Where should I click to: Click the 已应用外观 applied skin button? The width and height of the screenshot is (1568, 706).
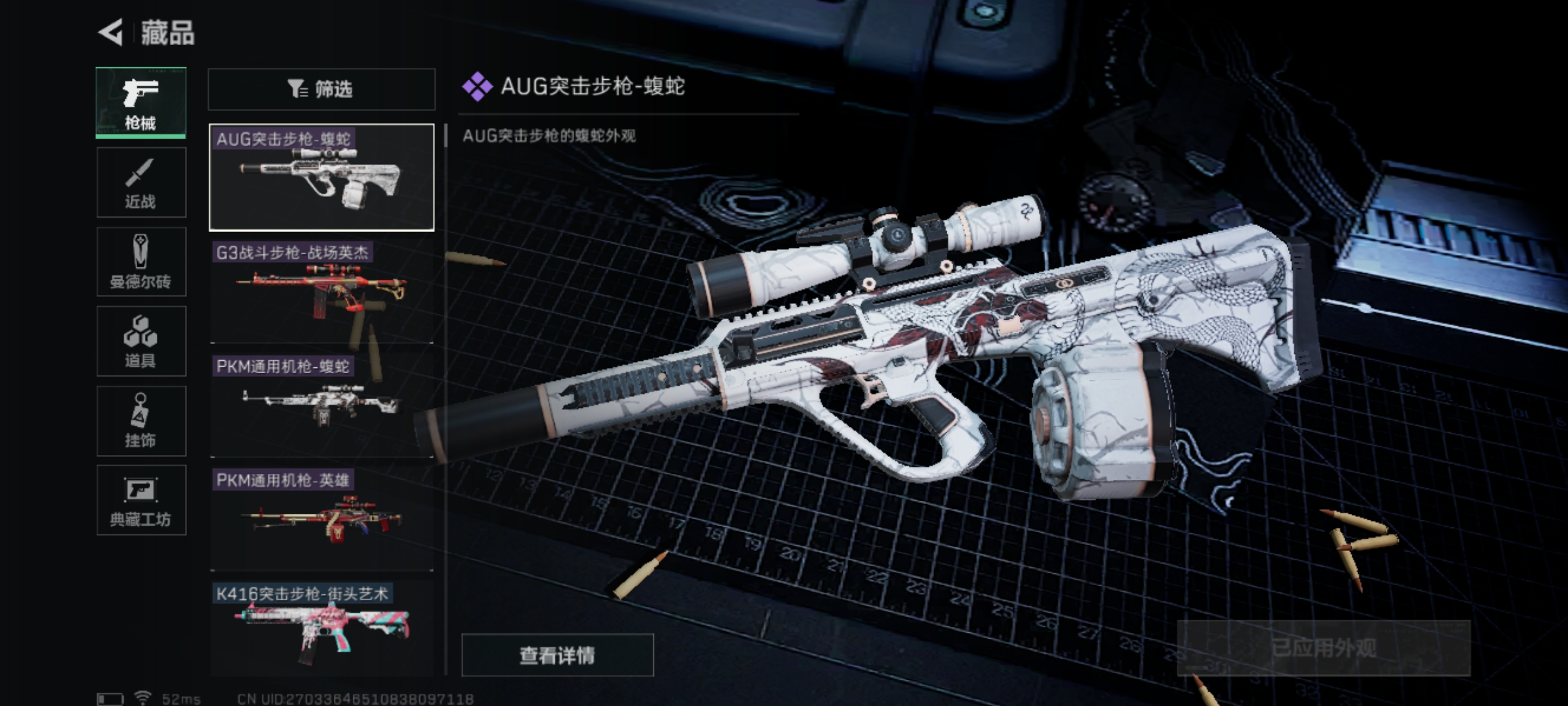pyautogui.click(x=1323, y=648)
